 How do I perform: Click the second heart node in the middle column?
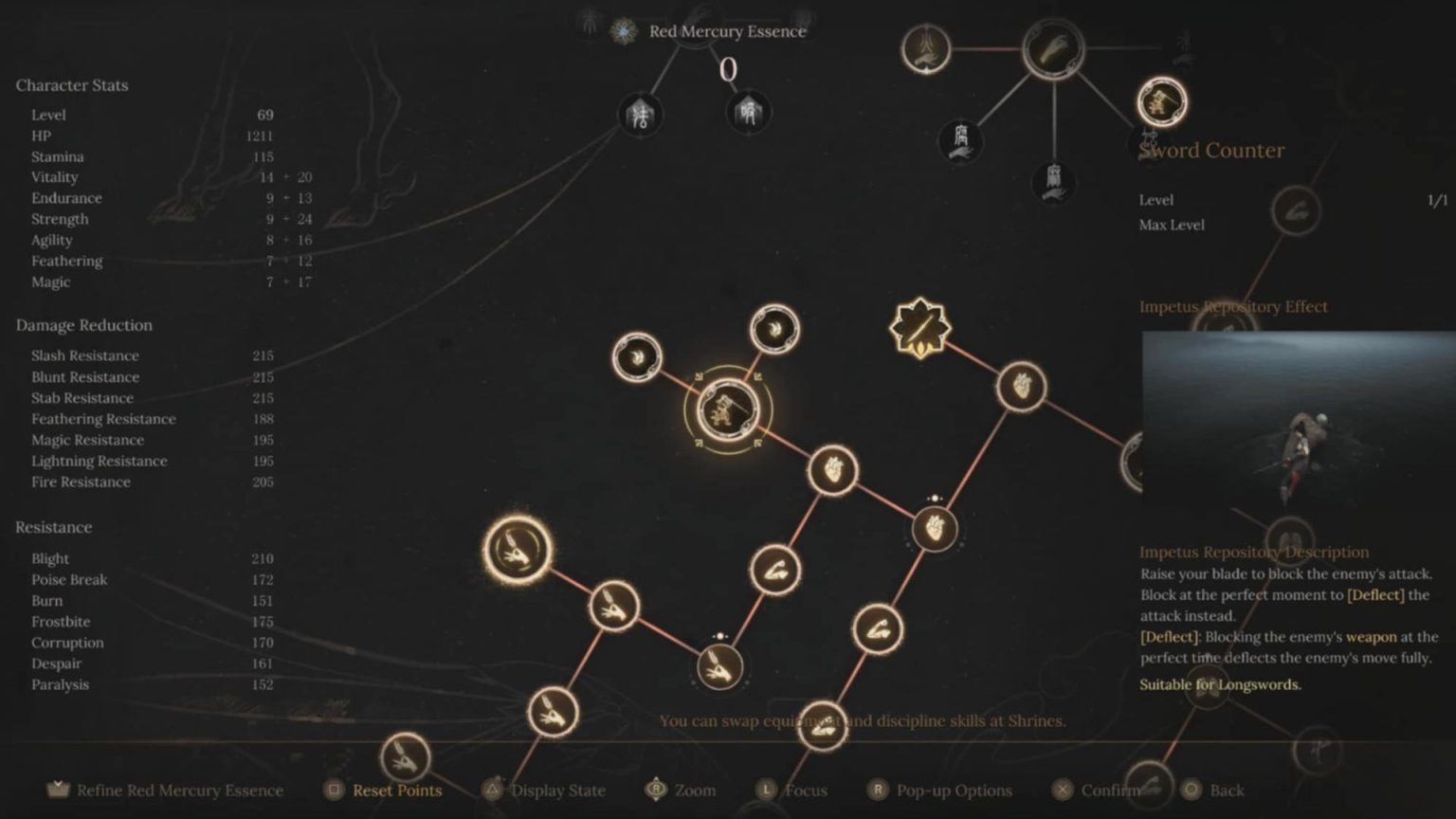[934, 530]
